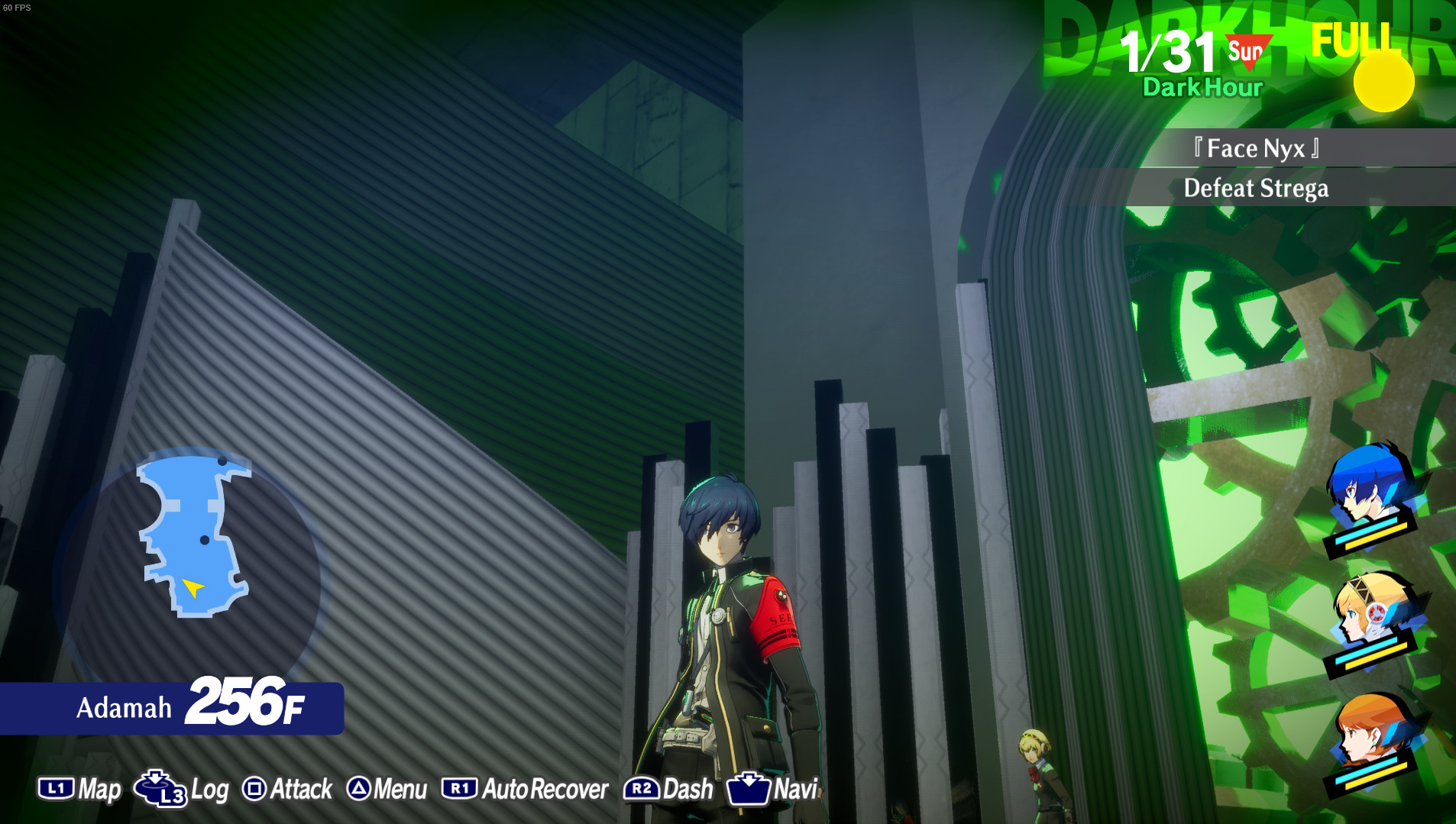The image size is (1456, 824).
Task: Expand the Defeat Strega objective
Action: click(x=1257, y=188)
